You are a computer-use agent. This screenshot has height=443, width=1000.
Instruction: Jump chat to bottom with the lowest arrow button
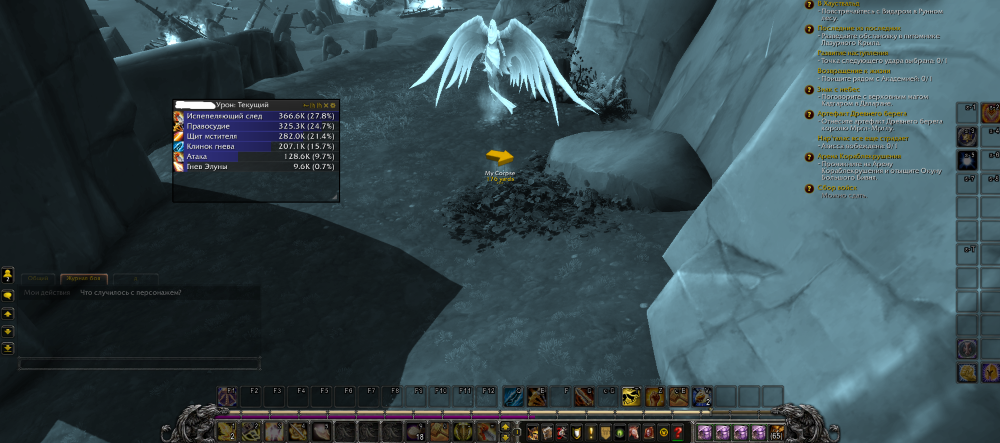[7, 347]
